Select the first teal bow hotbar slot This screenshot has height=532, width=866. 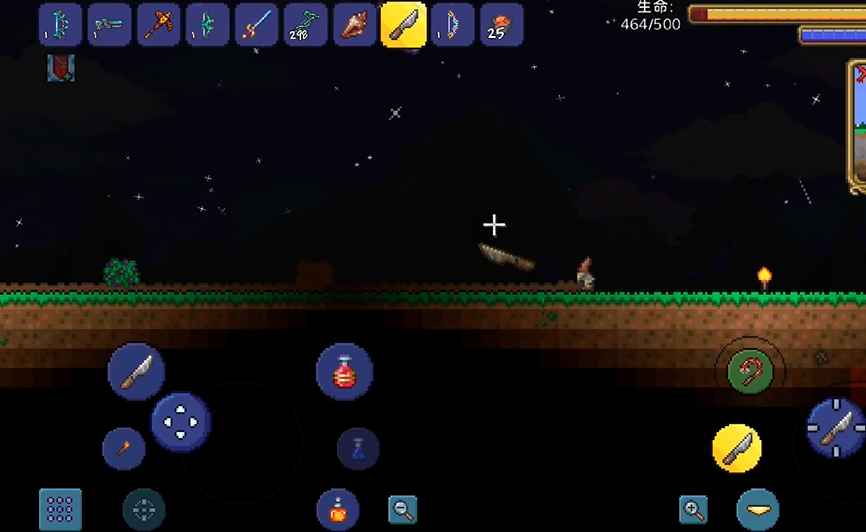point(60,25)
